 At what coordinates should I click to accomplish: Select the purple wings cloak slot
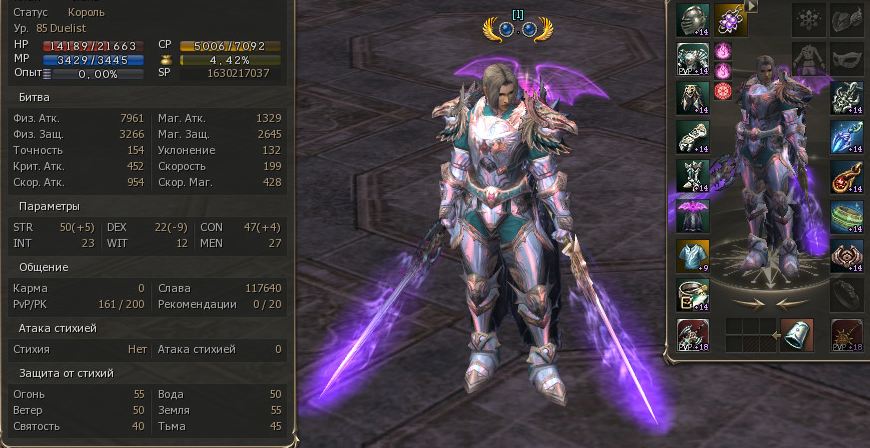pyautogui.click(x=693, y=214)
